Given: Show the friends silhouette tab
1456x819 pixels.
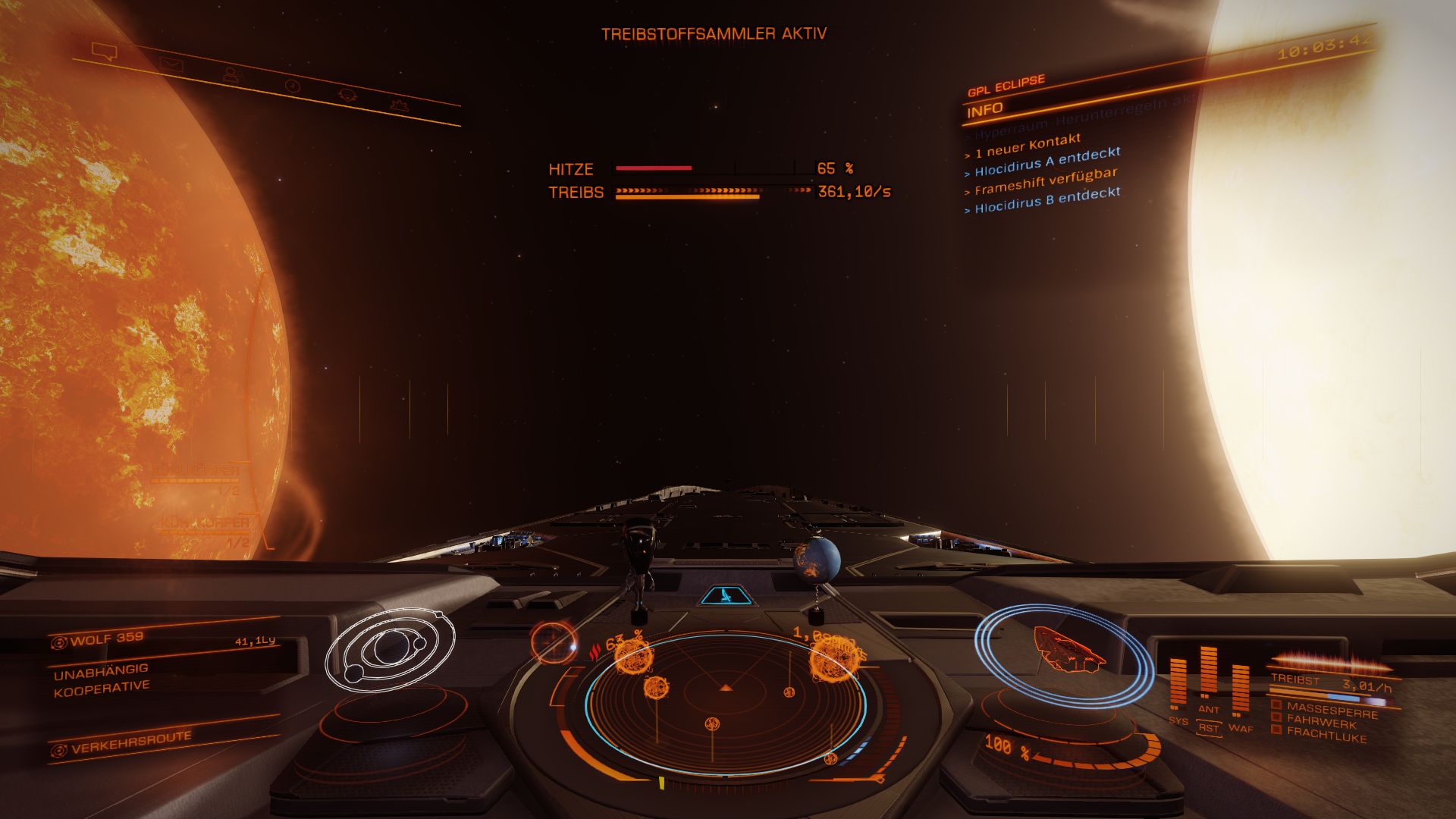Looking at the screenshot, I should pyautogui.click(x=233, y=74).
